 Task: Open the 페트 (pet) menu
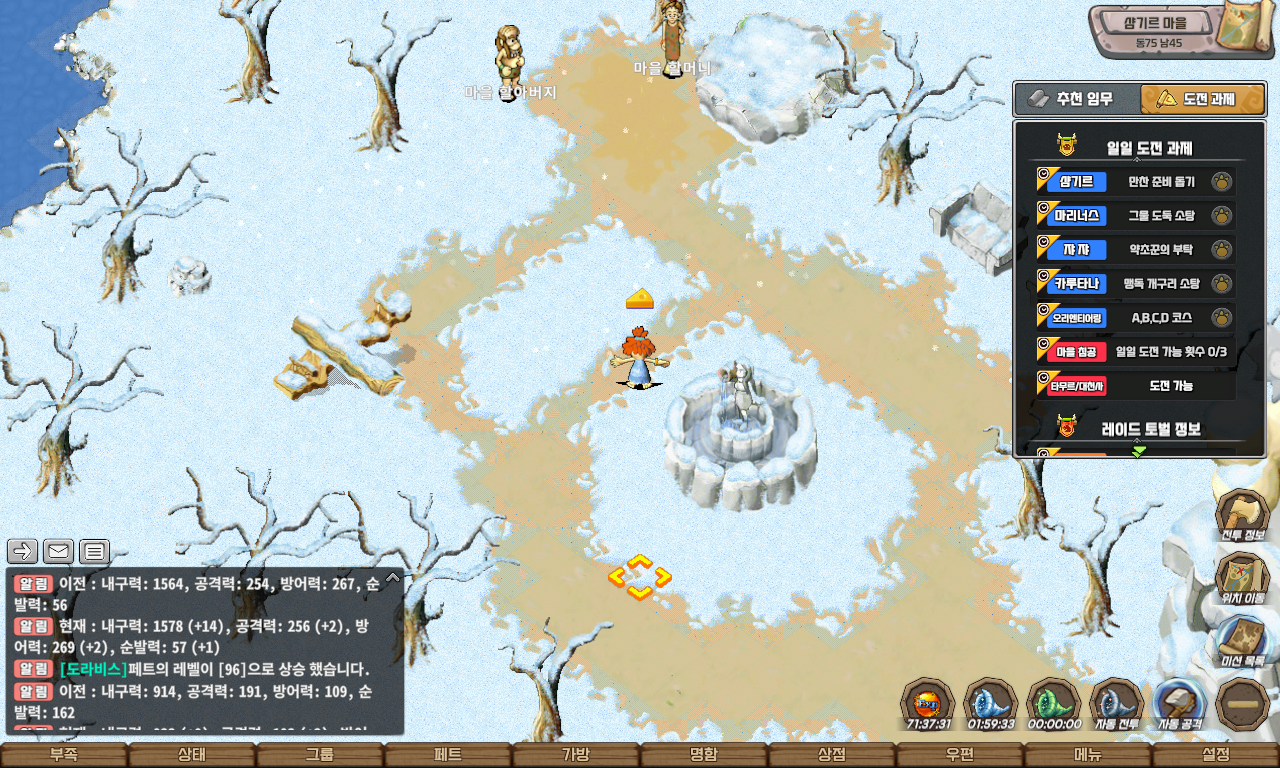click(448, 755)
